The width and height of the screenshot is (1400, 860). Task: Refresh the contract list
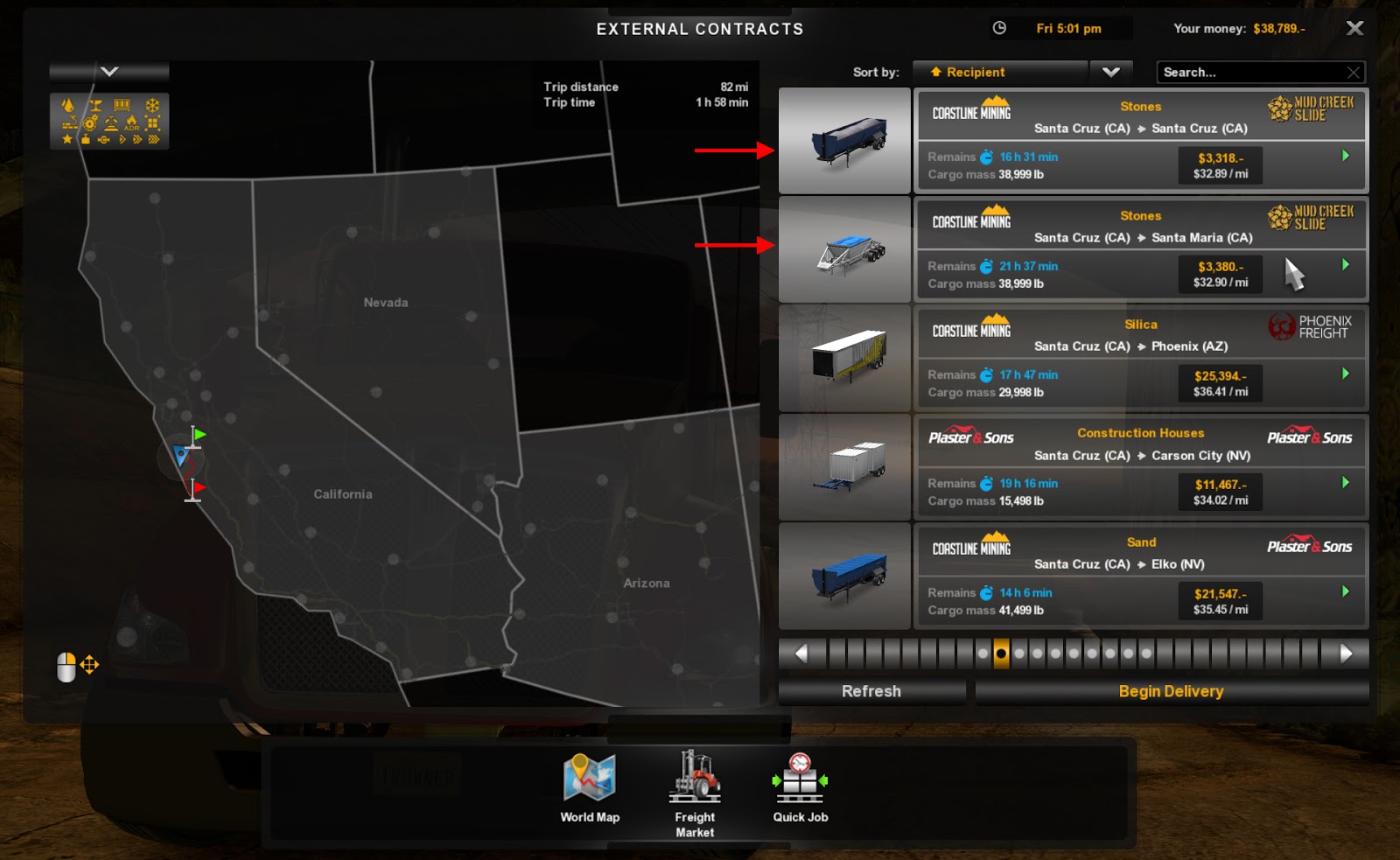(871, 691)
